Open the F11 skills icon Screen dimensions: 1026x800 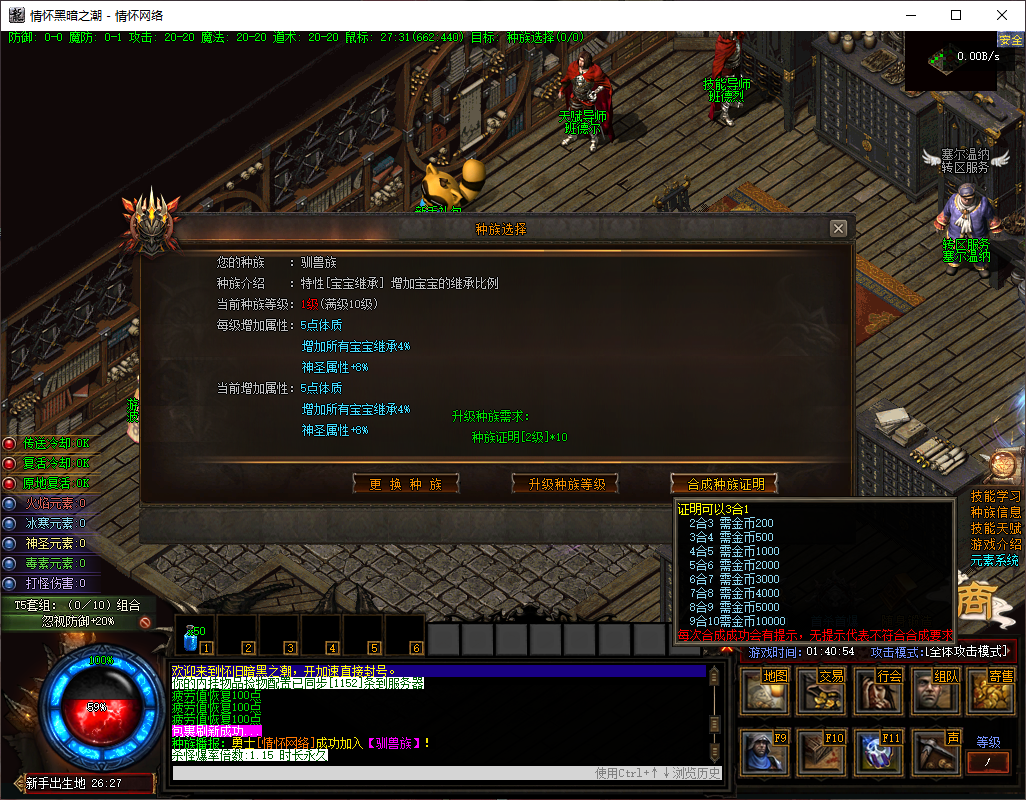click(x=879, y=752)
